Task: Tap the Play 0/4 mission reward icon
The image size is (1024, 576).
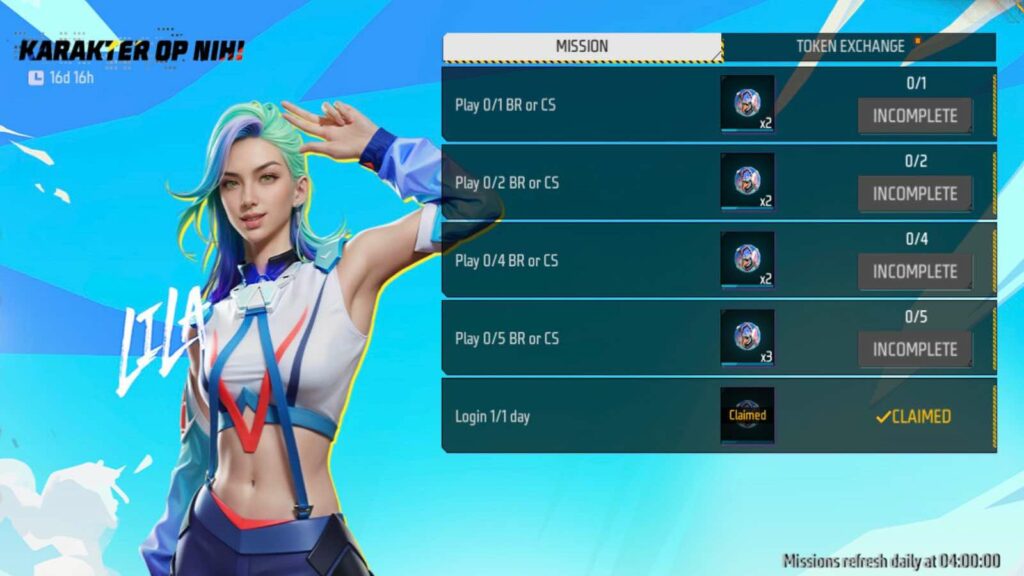Action: tap(747, 259)
